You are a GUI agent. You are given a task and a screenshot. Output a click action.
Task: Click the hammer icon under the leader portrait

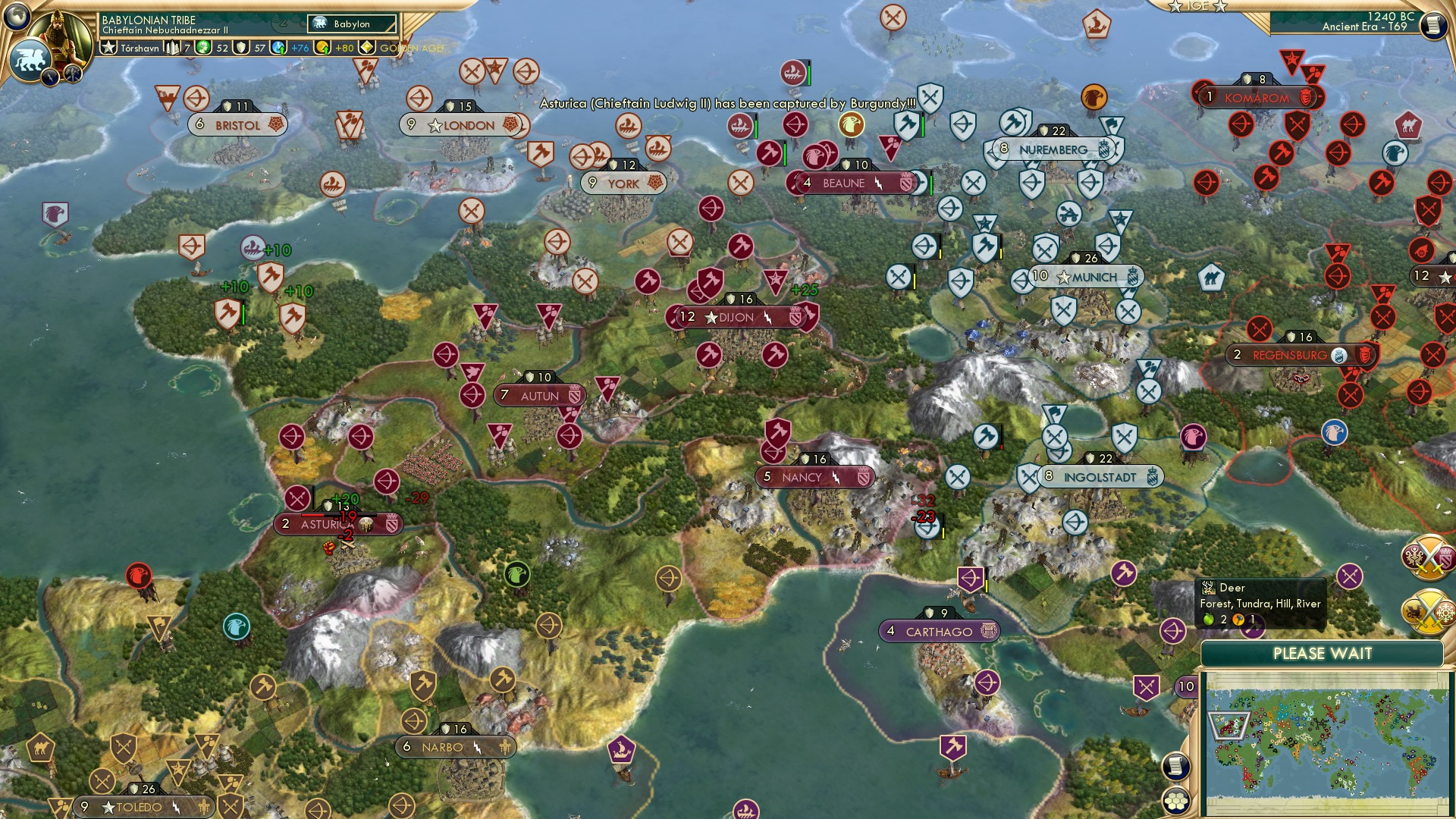73,74
